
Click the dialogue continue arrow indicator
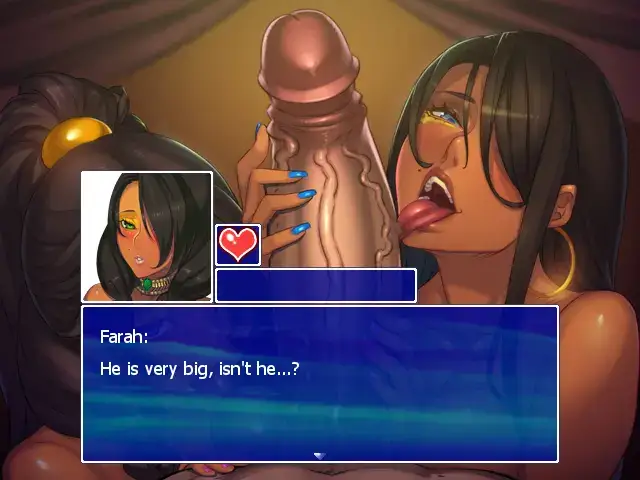(319, 455)
